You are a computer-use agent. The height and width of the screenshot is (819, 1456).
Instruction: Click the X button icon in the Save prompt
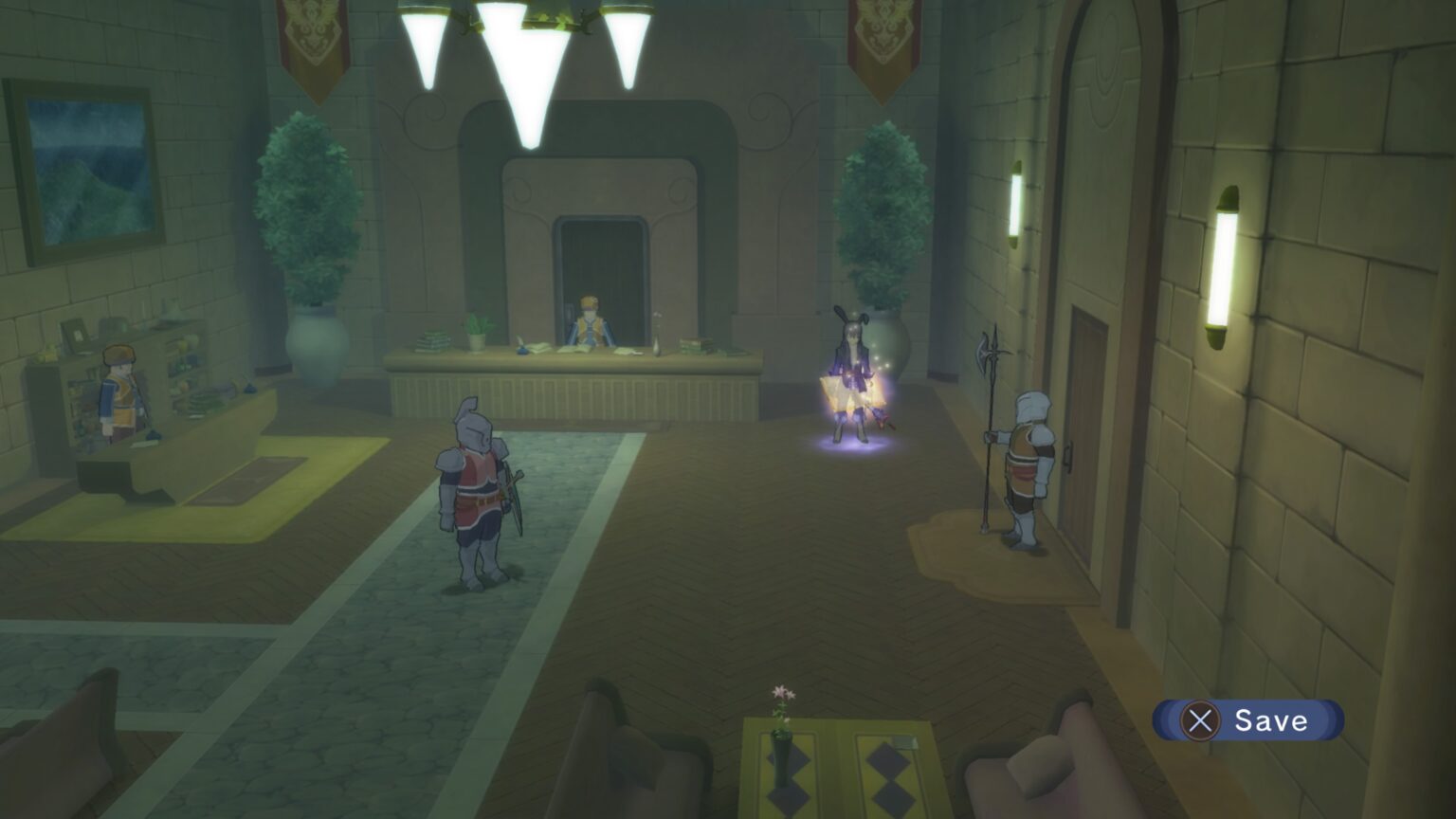click(1202, 721)
